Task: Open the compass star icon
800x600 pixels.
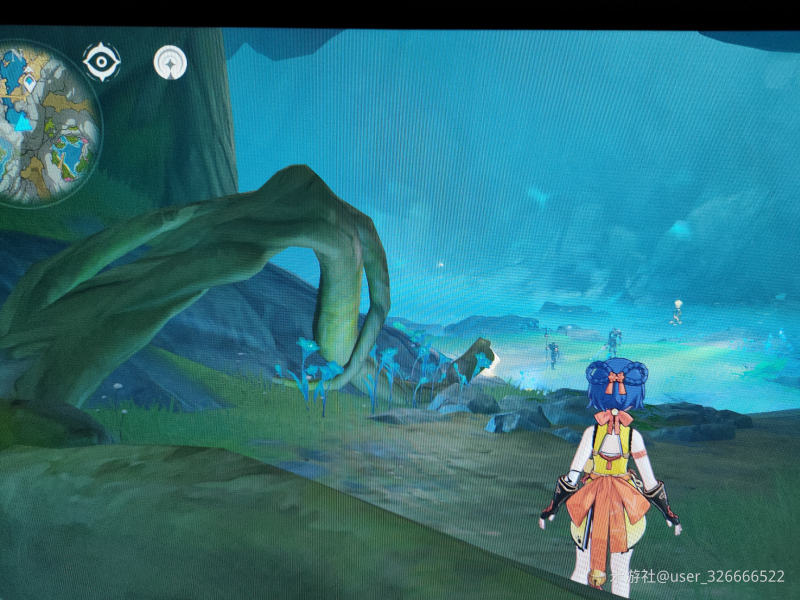Action: coord(171,62)
